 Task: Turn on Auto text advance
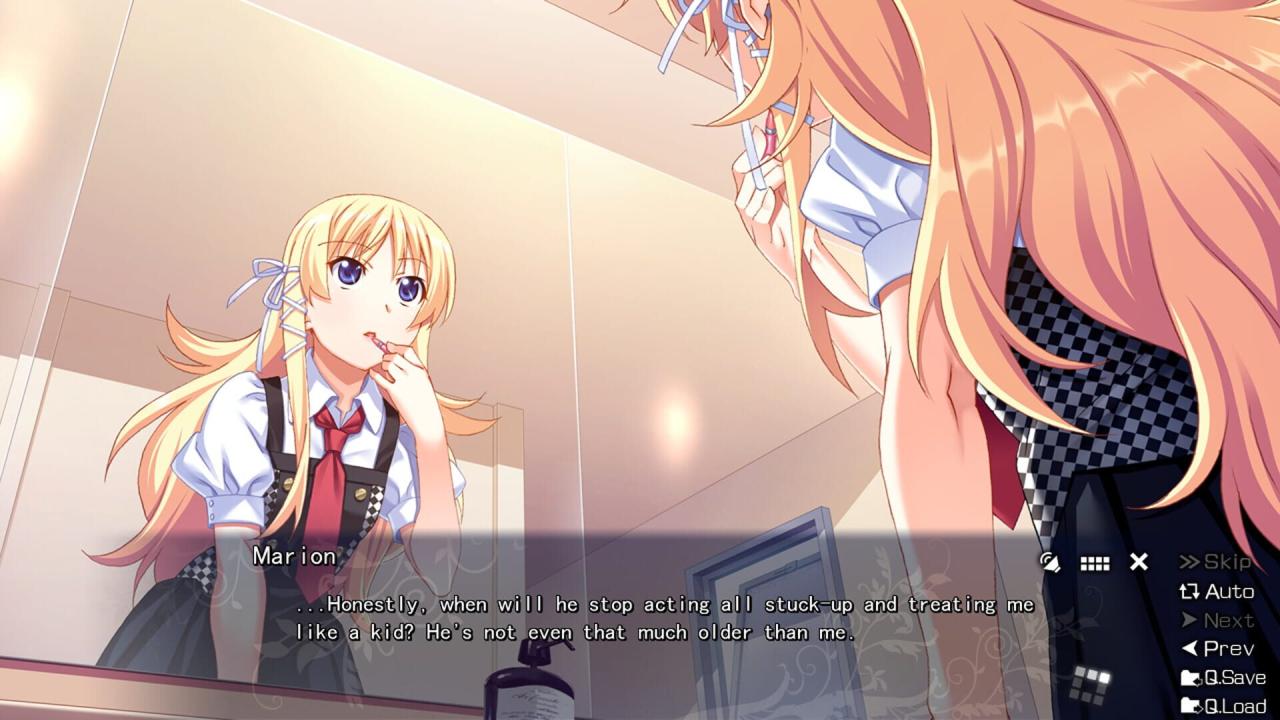(1216, 591)
